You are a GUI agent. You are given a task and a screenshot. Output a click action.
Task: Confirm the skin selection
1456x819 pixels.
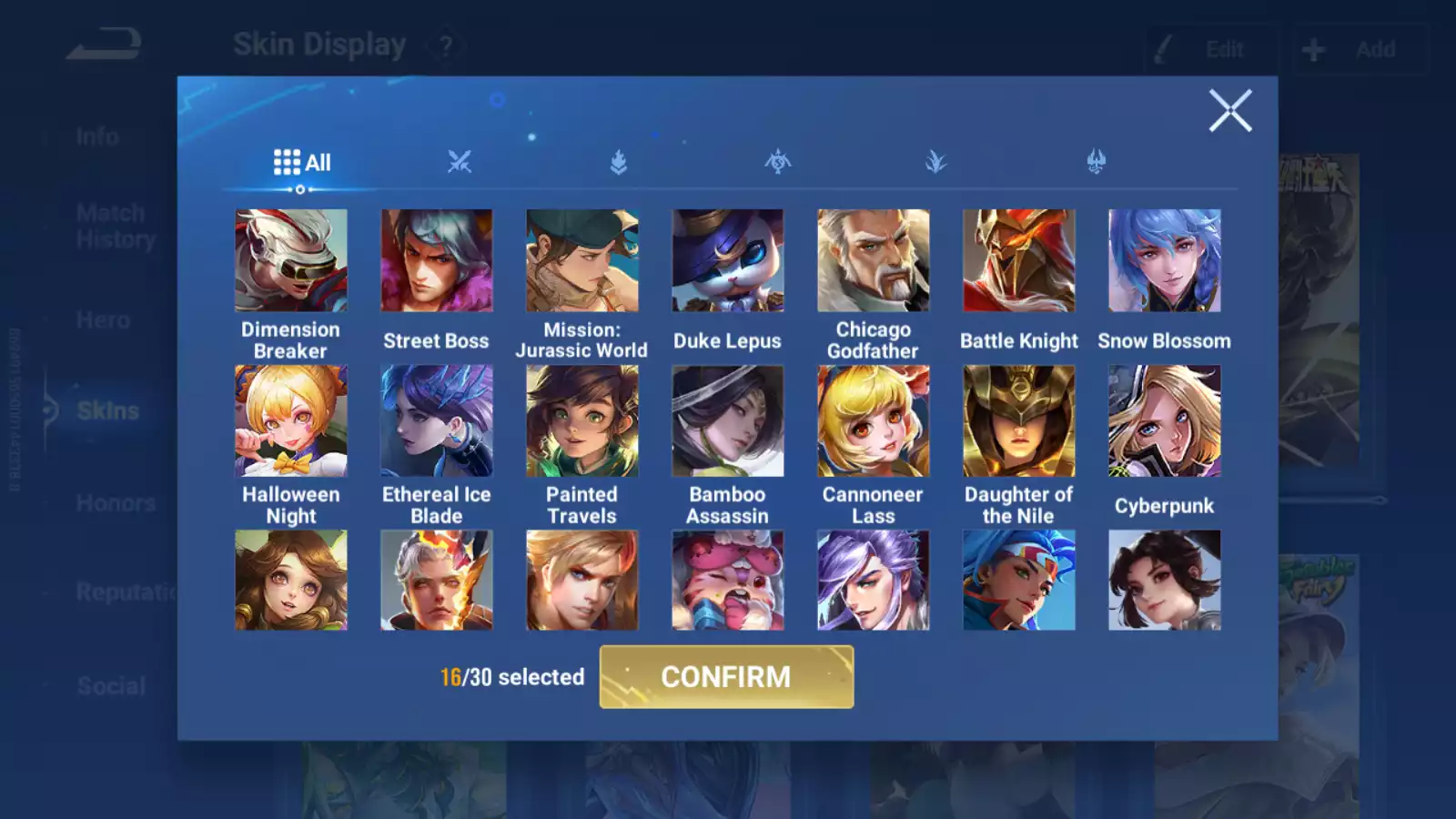tap(726, 677)
